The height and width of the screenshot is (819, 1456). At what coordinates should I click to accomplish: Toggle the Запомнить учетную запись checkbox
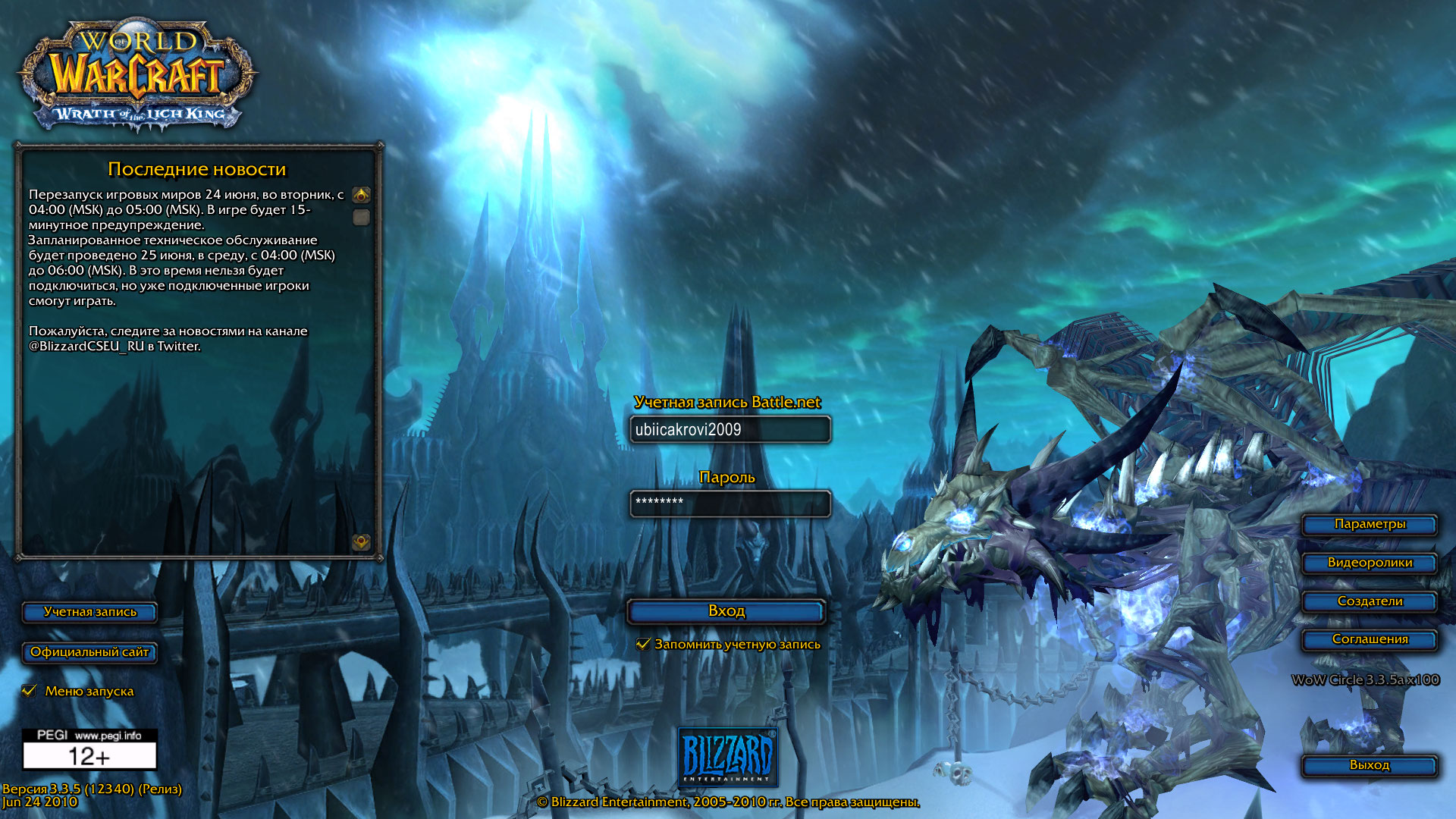pos(644,644)
